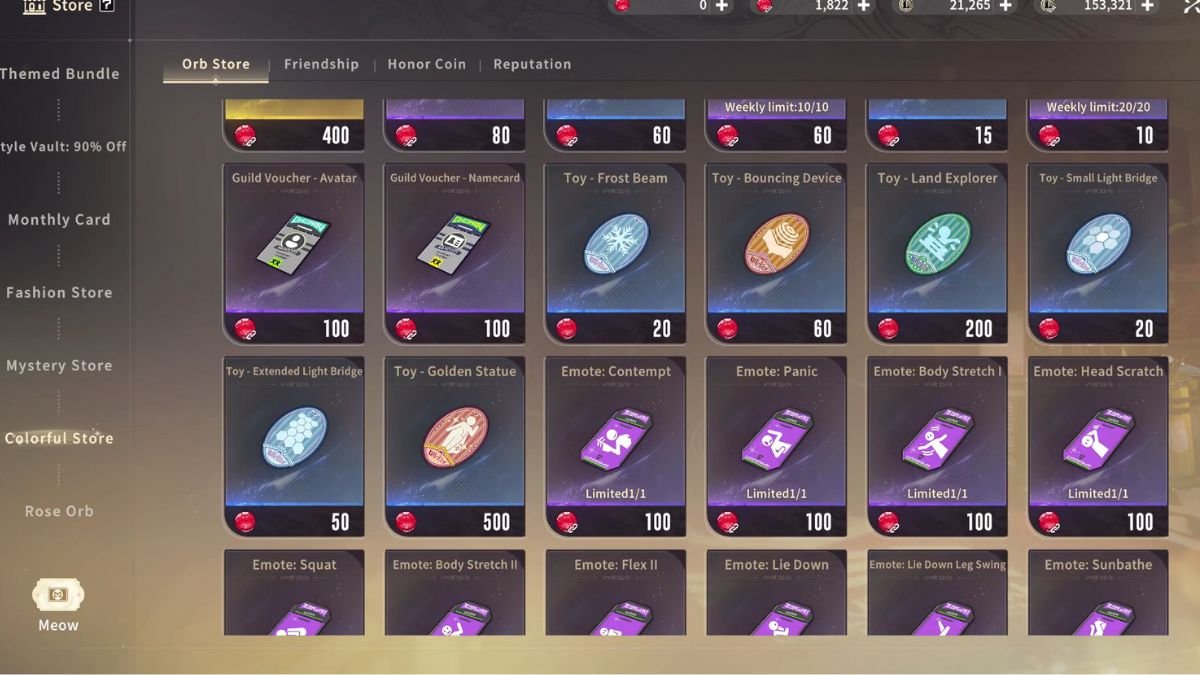Pick the Emote: Head Scratch card
Viewport: 1200px width, 675px height.
[x=1098, y=447]
